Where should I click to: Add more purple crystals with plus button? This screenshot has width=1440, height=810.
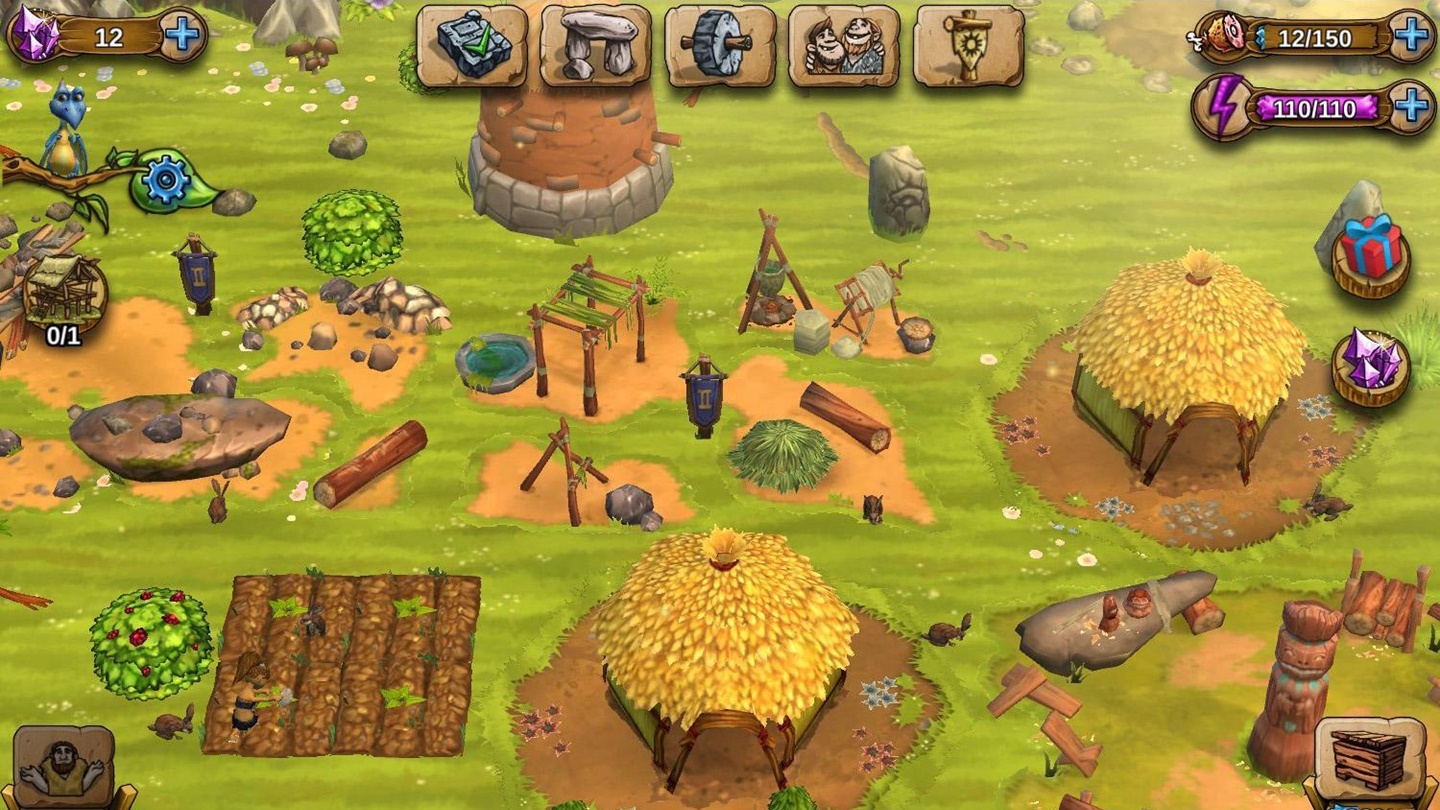tap(181, 36)
